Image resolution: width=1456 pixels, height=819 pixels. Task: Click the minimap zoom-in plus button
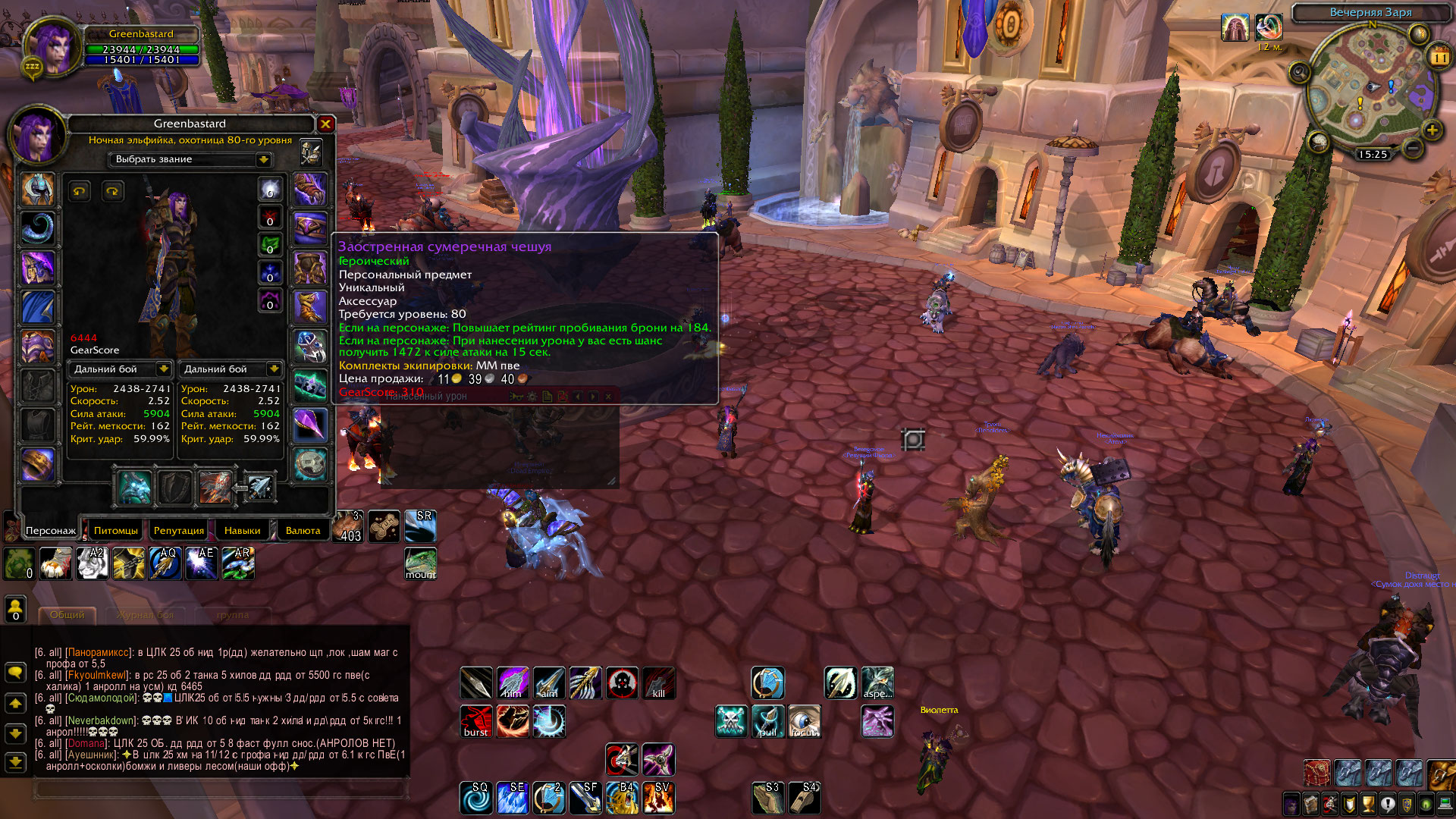coord(1432,130)
